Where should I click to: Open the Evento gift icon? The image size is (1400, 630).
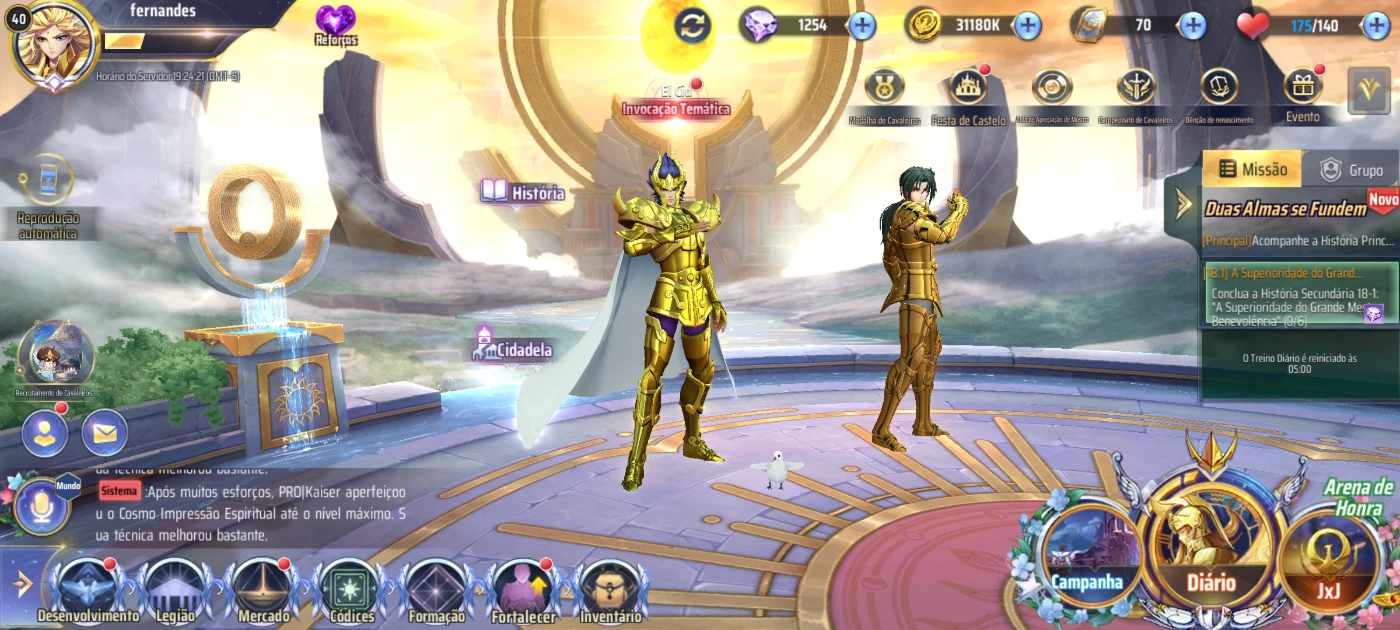click(x=1302, y=90)
